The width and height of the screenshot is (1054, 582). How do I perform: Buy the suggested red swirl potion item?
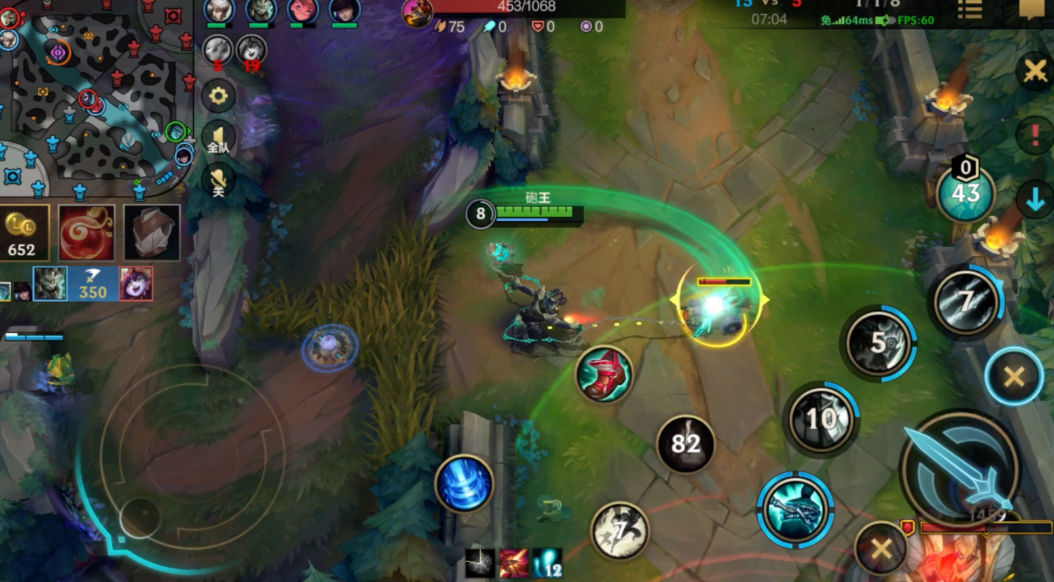point(86,233)
